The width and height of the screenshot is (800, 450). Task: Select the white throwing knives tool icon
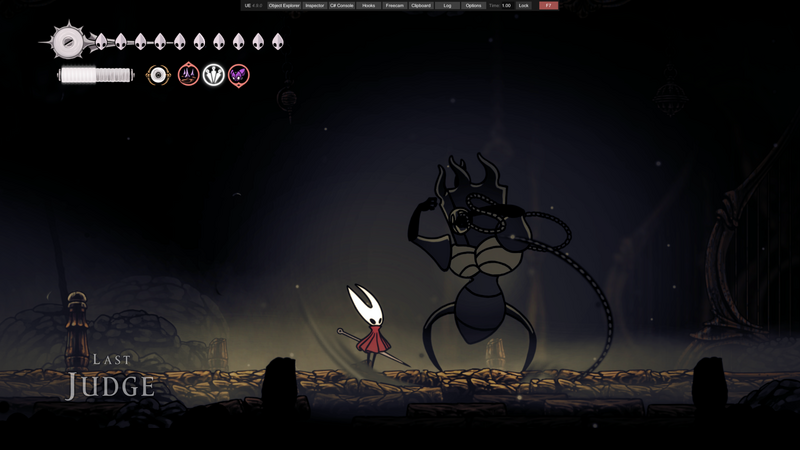point(214,75)
